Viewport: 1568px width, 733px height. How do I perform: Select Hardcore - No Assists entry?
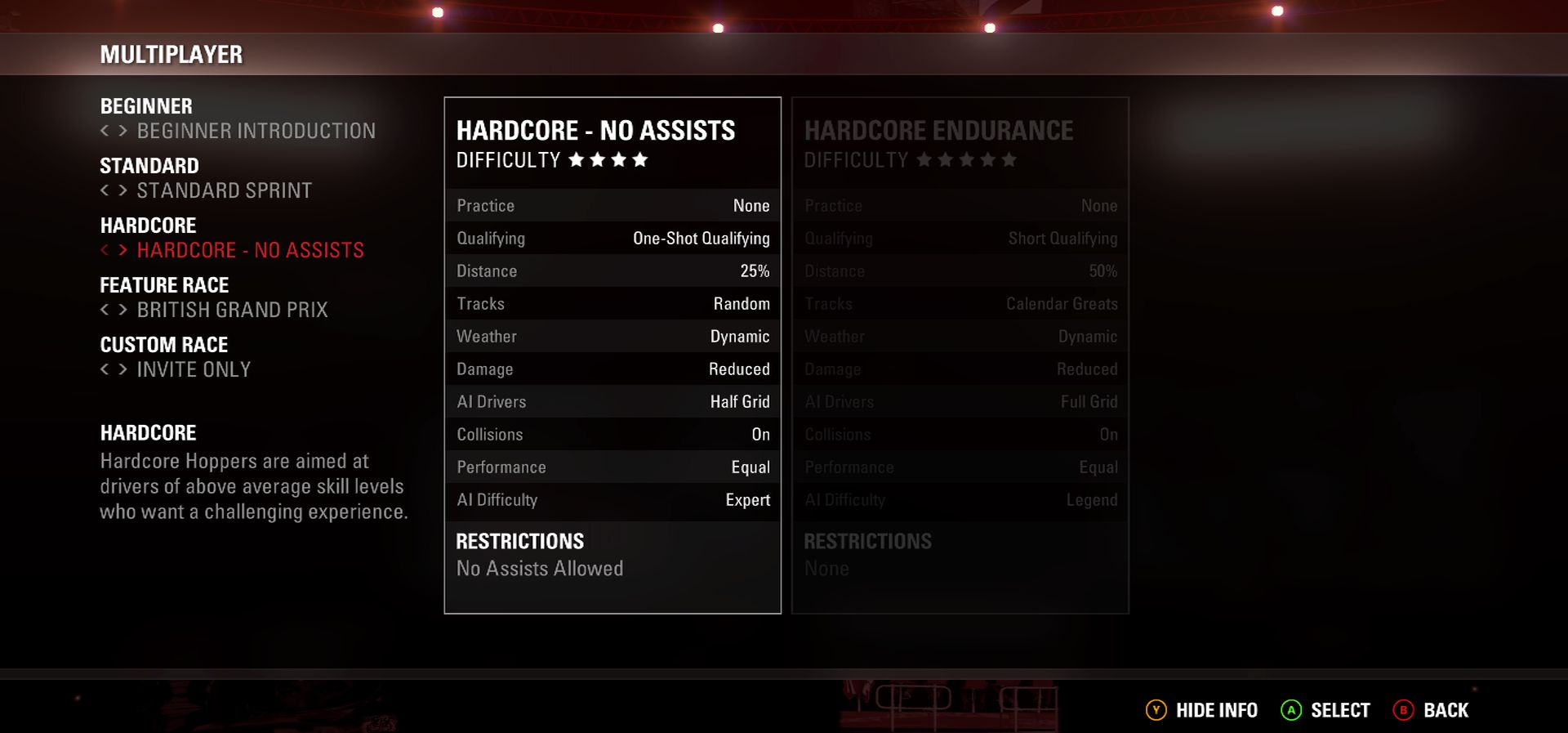[250, 250]
